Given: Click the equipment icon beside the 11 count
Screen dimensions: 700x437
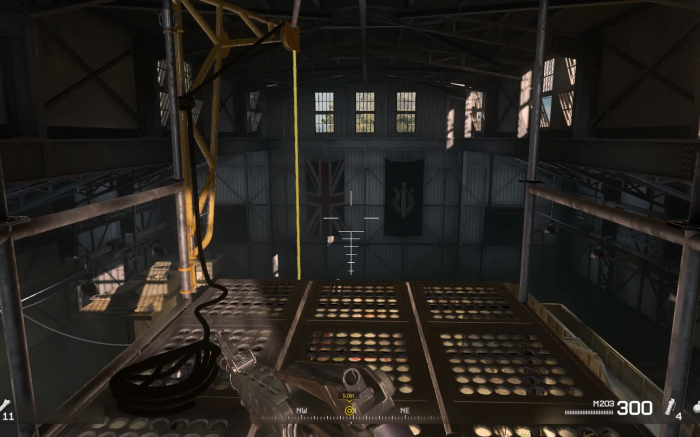Looking at the screenshot, I should click(x=7, y=404).
